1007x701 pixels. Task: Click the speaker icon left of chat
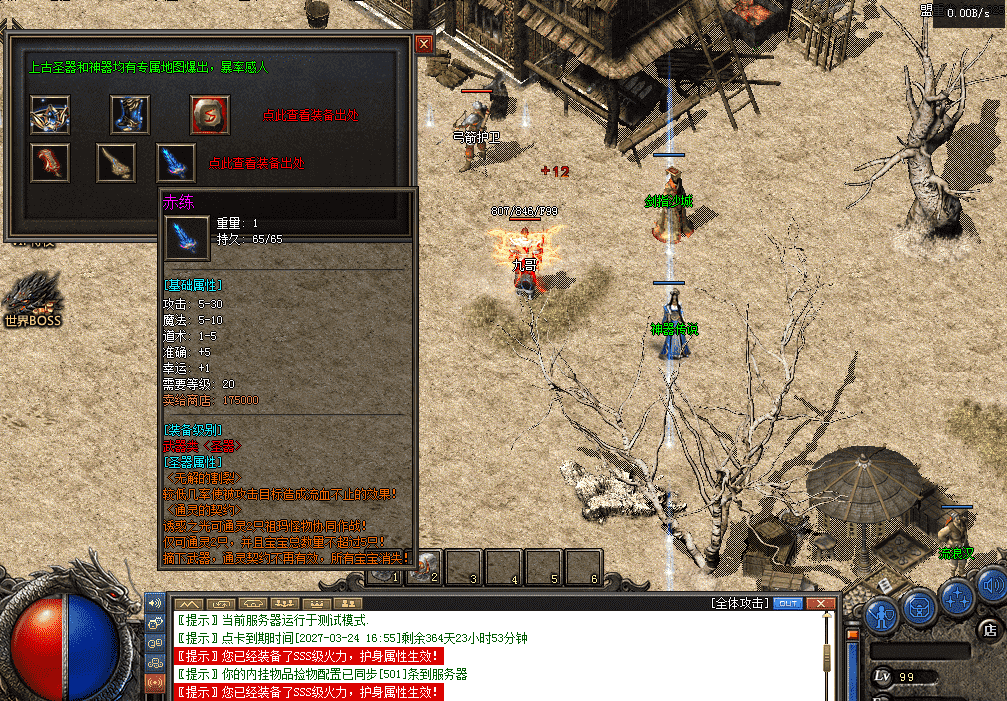pyautogui.click(x=155, y=603)
